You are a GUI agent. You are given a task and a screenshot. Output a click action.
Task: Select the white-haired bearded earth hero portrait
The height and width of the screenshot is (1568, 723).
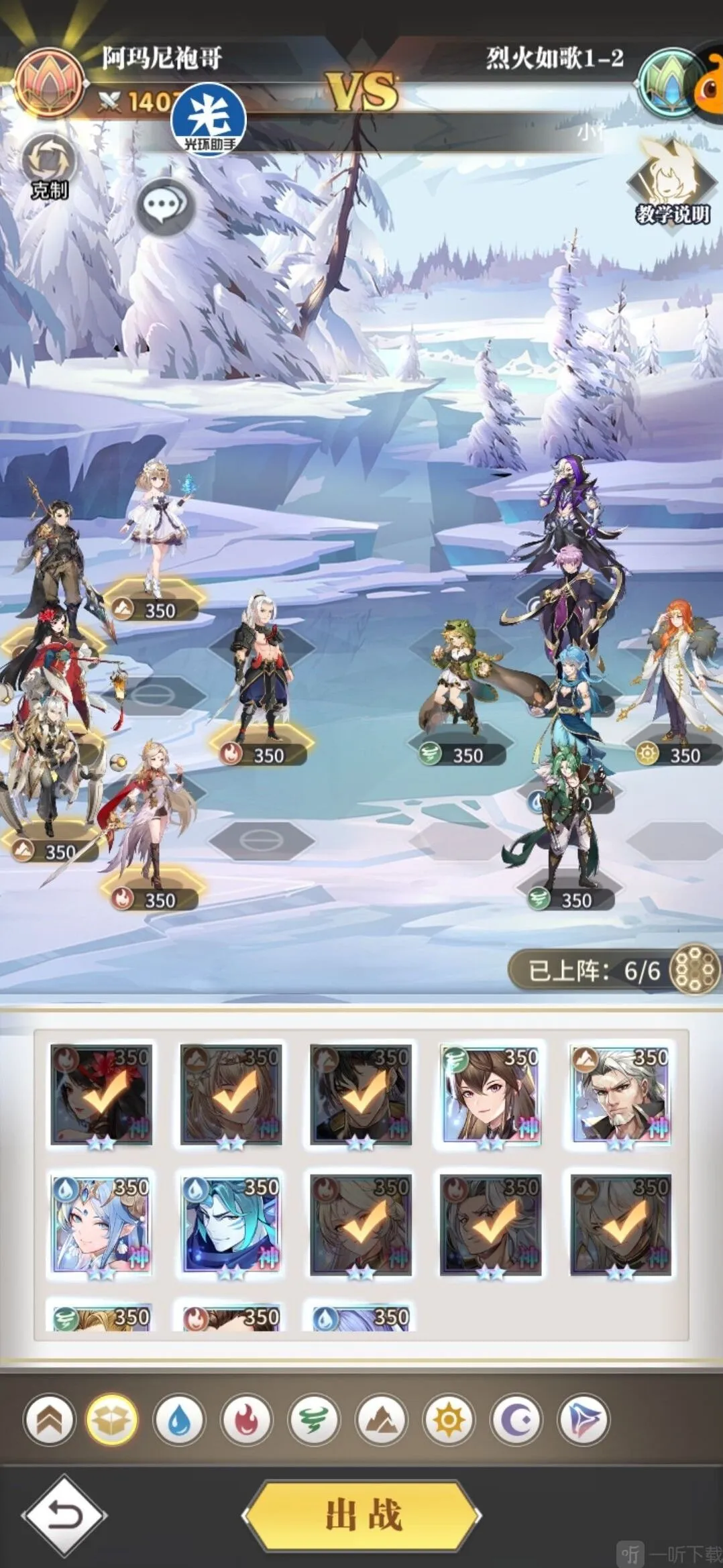620,1094
